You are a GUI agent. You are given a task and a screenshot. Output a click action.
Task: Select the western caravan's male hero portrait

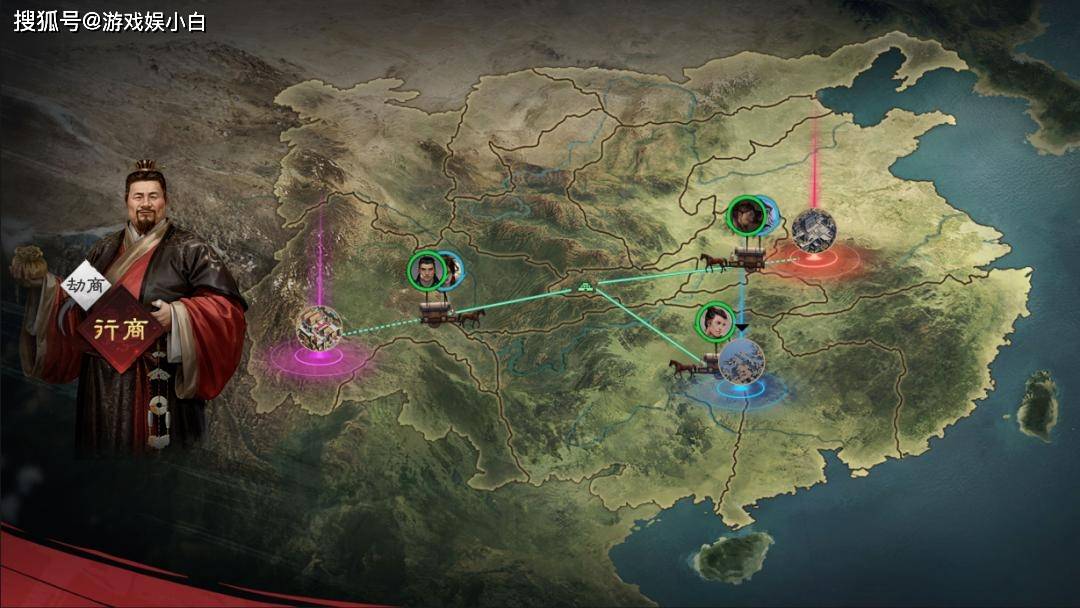(x=426, y=270)
